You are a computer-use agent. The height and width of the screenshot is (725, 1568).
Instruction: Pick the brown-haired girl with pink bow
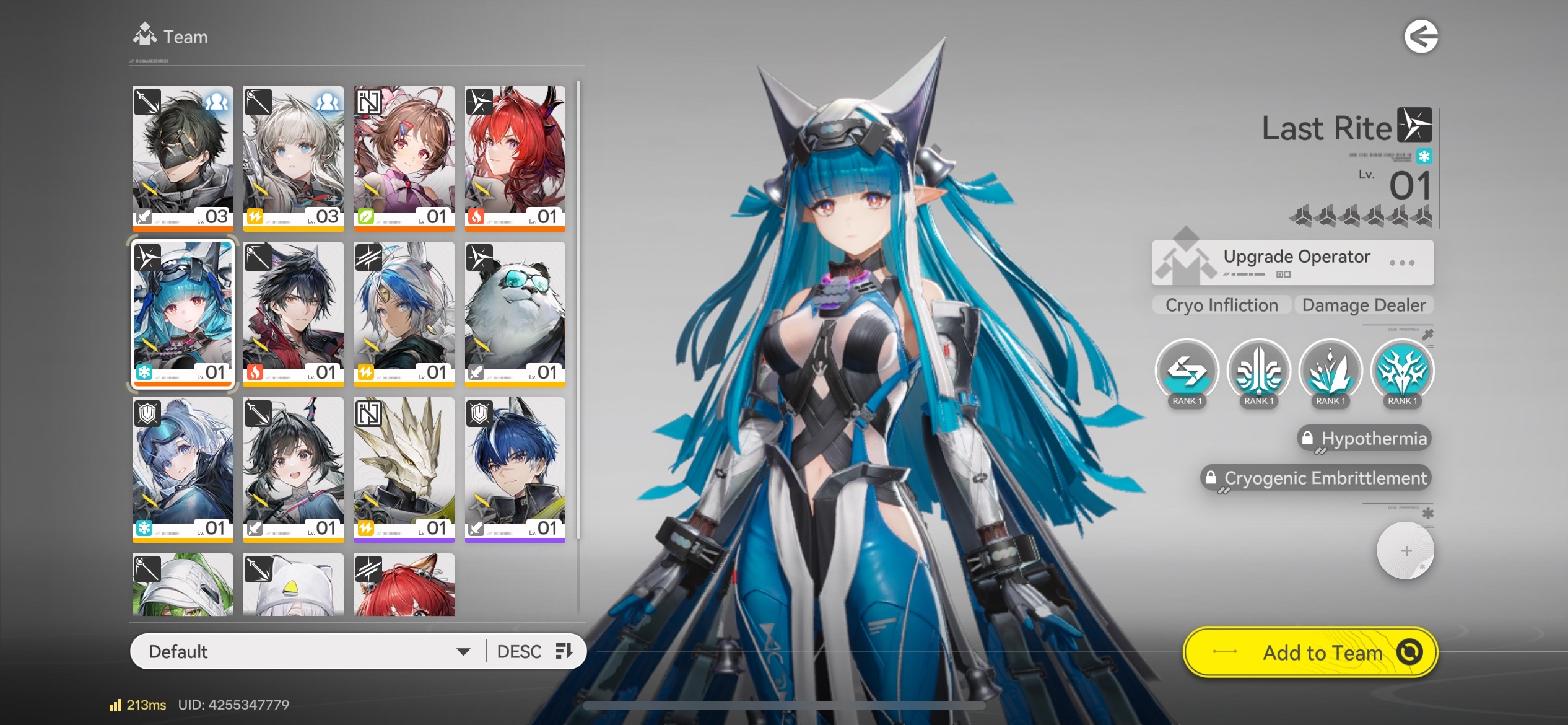pos(404,157)
